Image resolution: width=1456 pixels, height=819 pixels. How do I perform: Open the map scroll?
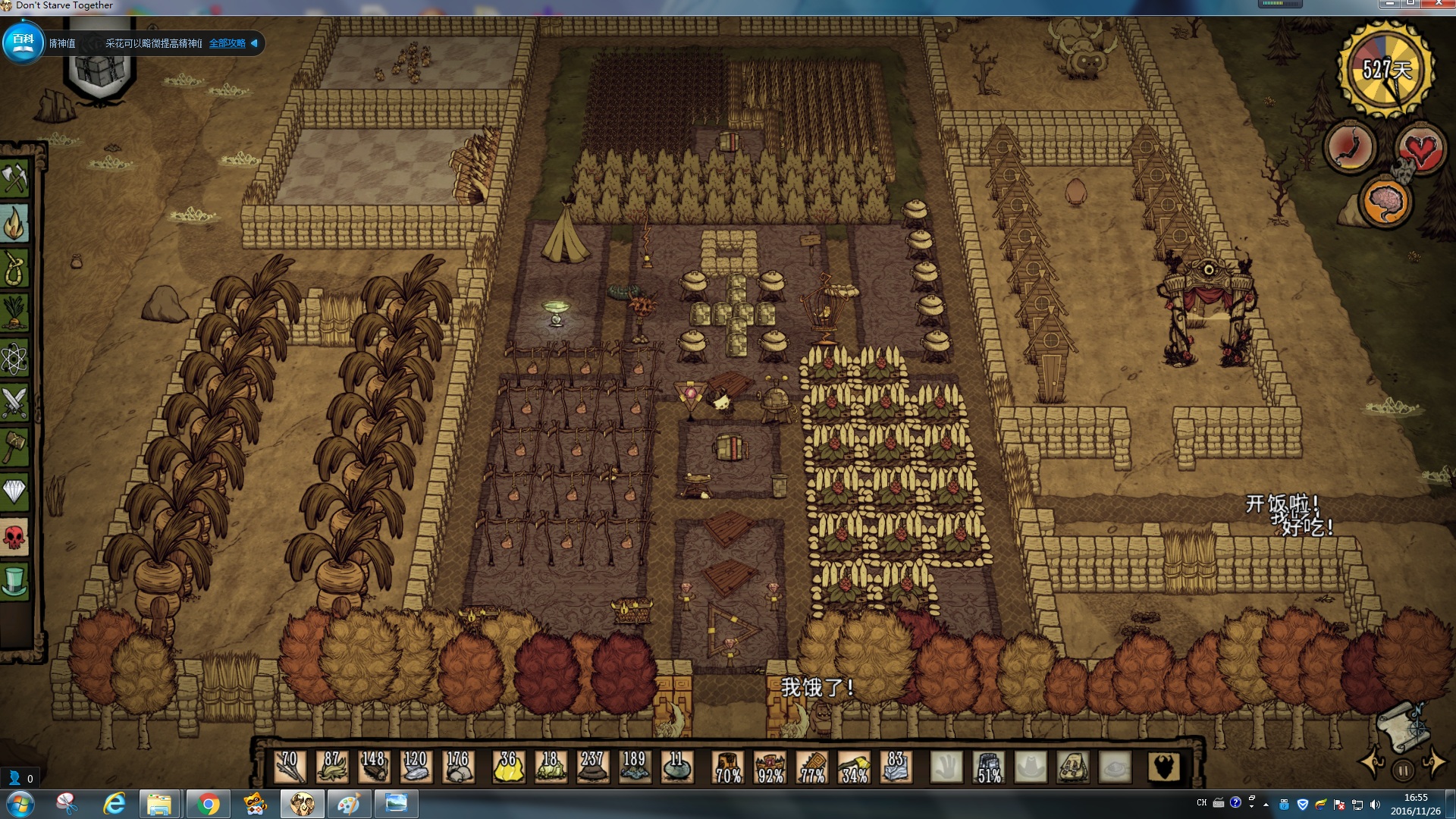[x=1401, y=726]
